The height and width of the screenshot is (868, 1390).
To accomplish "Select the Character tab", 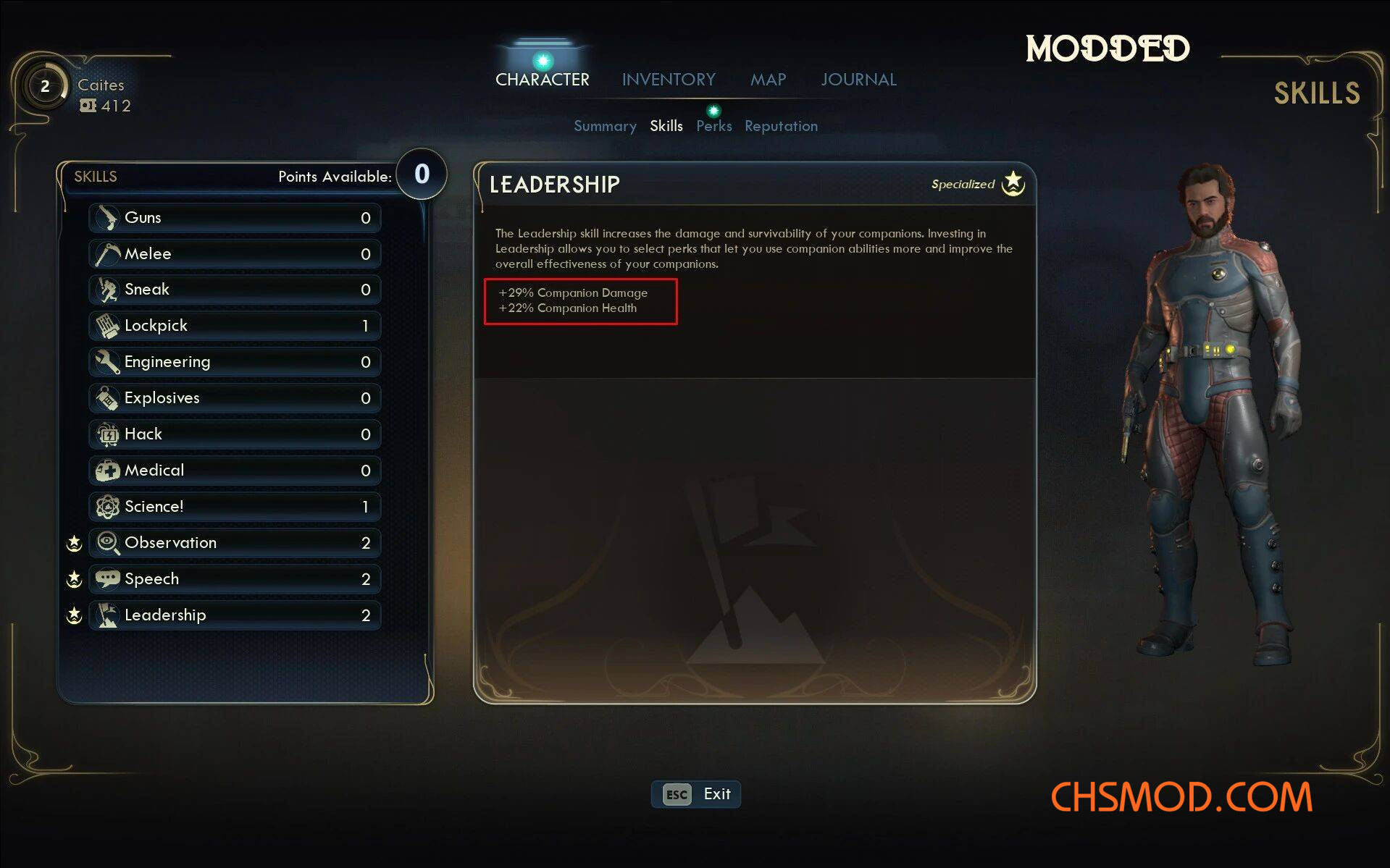I will pos(542,80).
